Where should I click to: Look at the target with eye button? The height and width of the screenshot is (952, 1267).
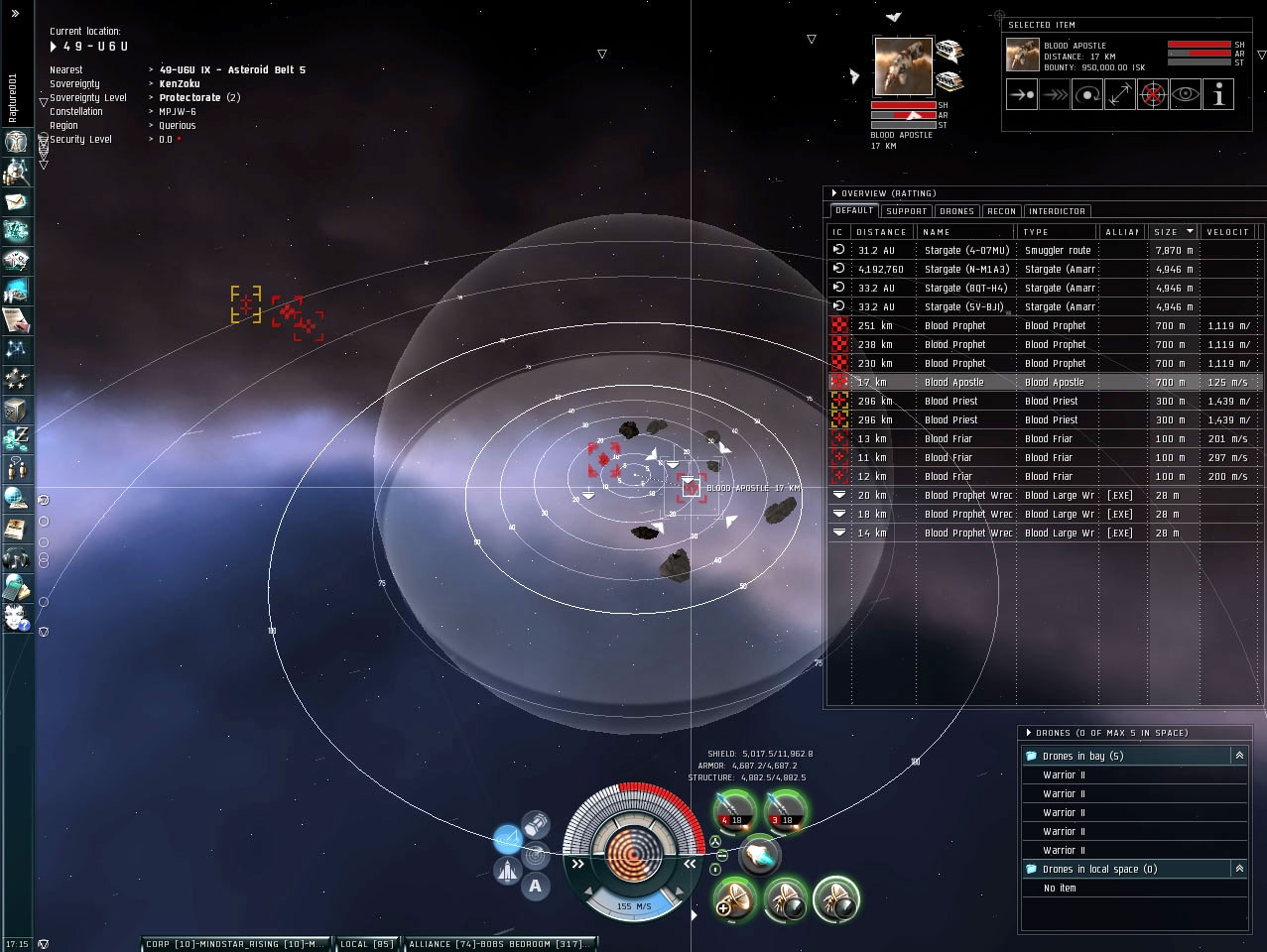click(1186, 95)
